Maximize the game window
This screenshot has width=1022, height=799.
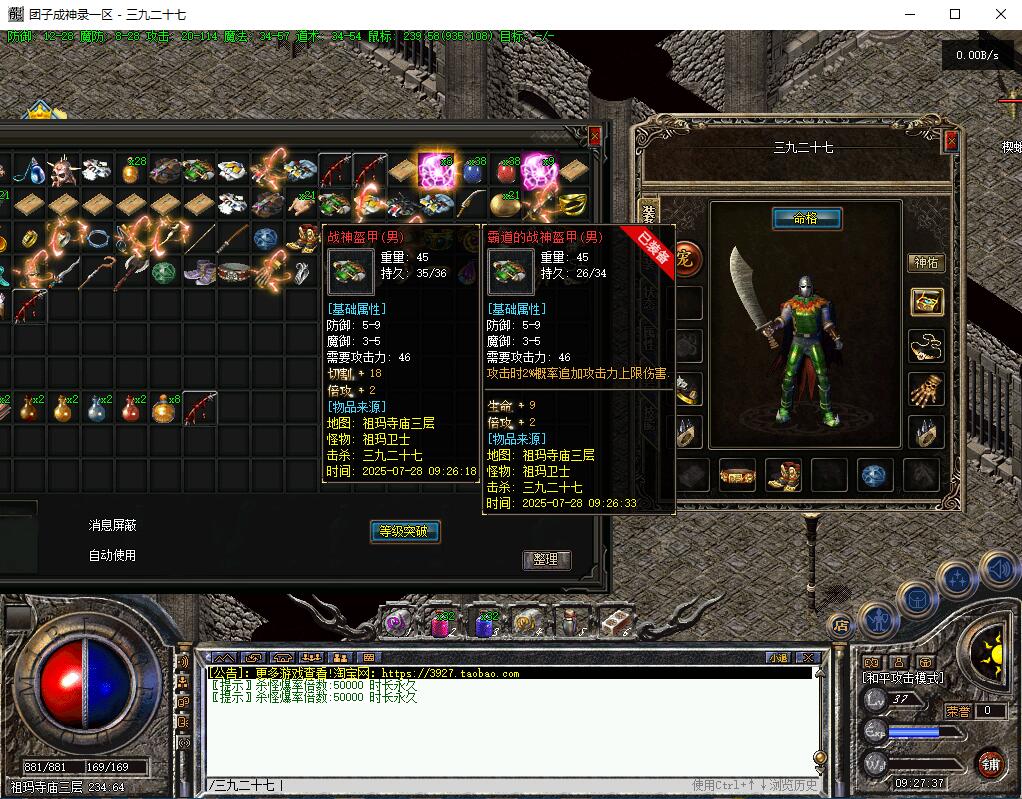click(x=954, y=14)
